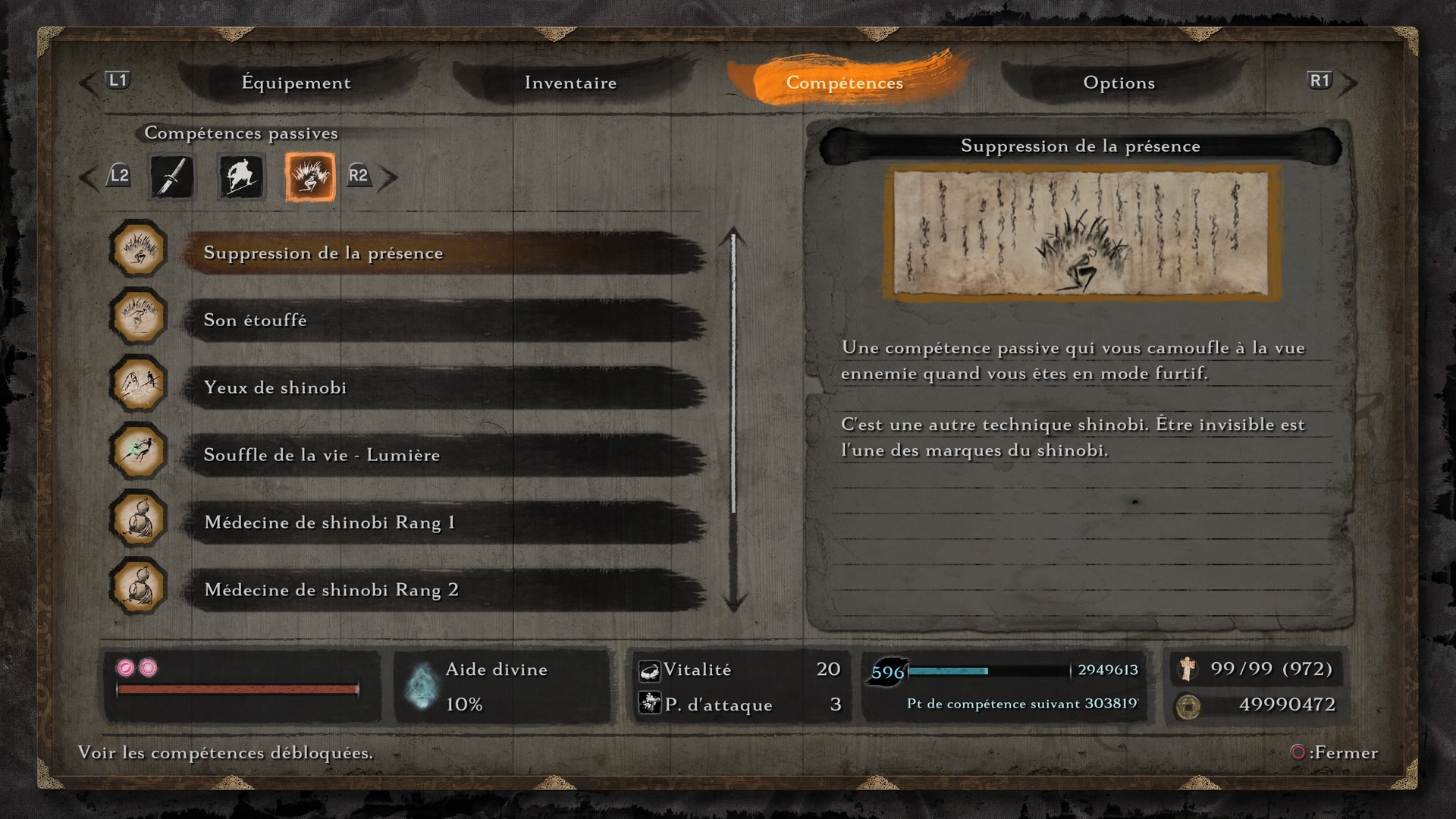Select the highlighted passive skills category icon
The height and width of the screenshot is (819, 1456).
[309, 177]
